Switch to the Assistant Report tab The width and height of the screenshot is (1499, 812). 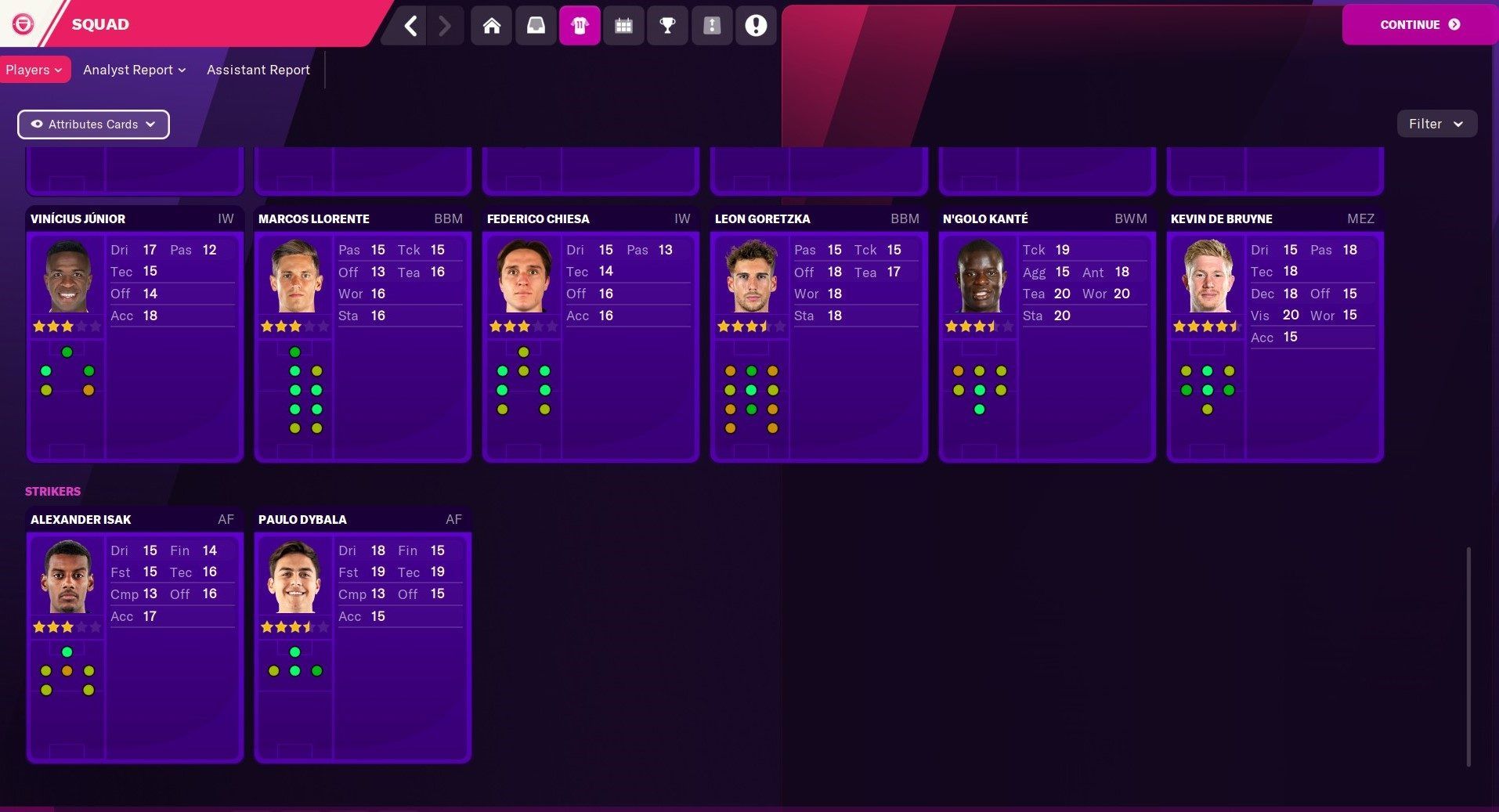tap(258, 70)
